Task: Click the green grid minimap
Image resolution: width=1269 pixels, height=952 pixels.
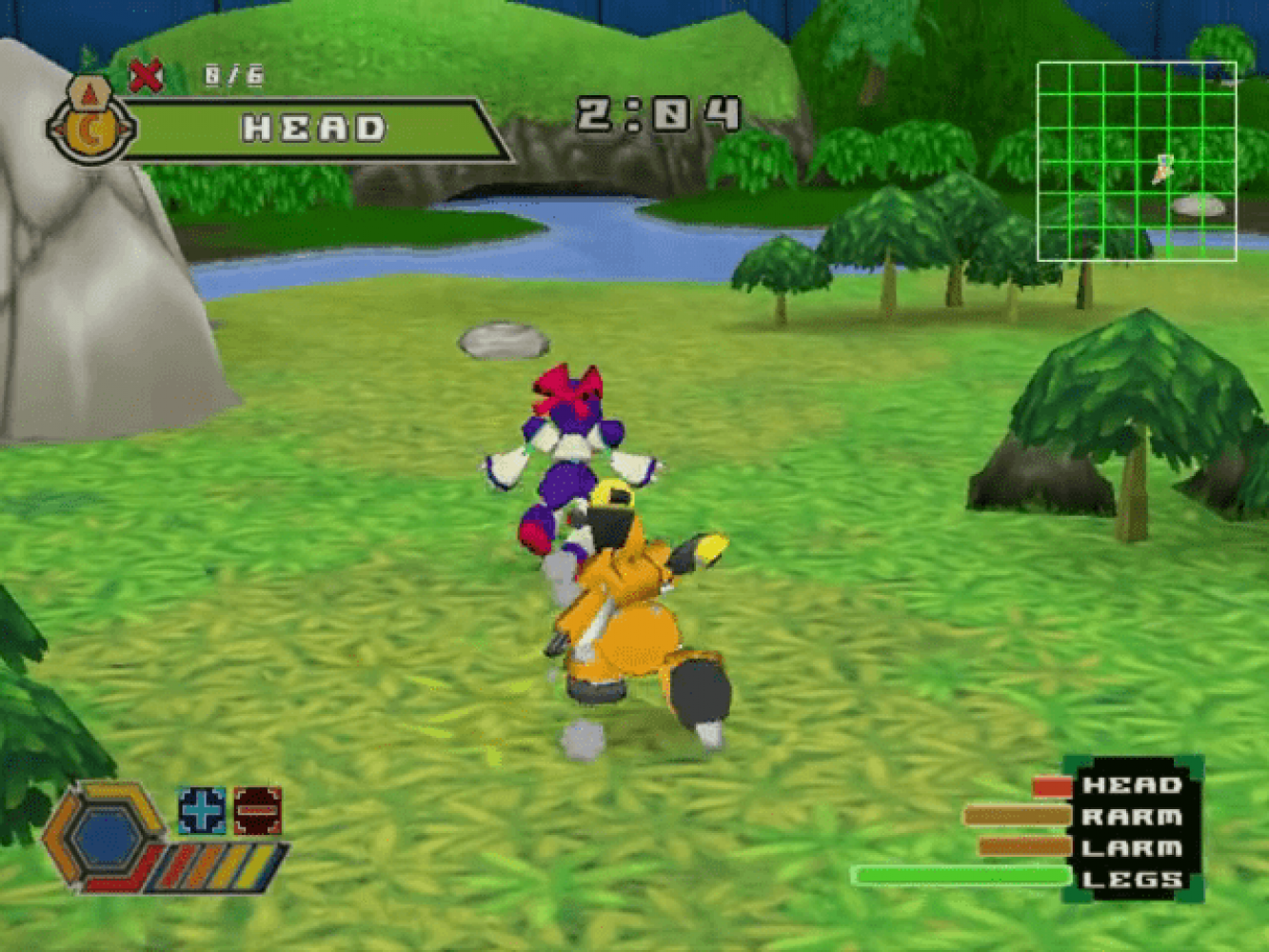Action: pos(1137,161)
